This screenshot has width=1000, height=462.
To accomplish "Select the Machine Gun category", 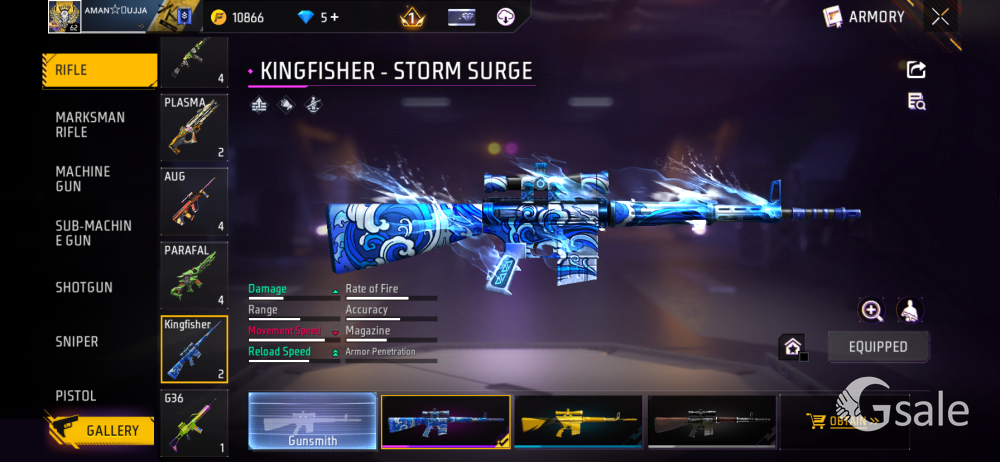I will (83, 179).
